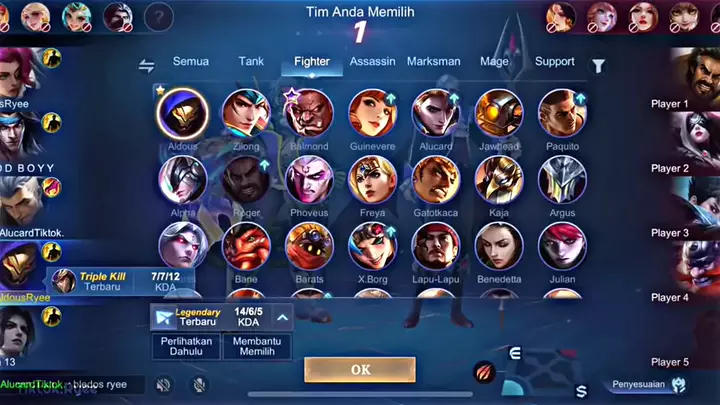Open the Penyesuaian customization button
Viewport: 720px width, 405px height.
[650, 384]
